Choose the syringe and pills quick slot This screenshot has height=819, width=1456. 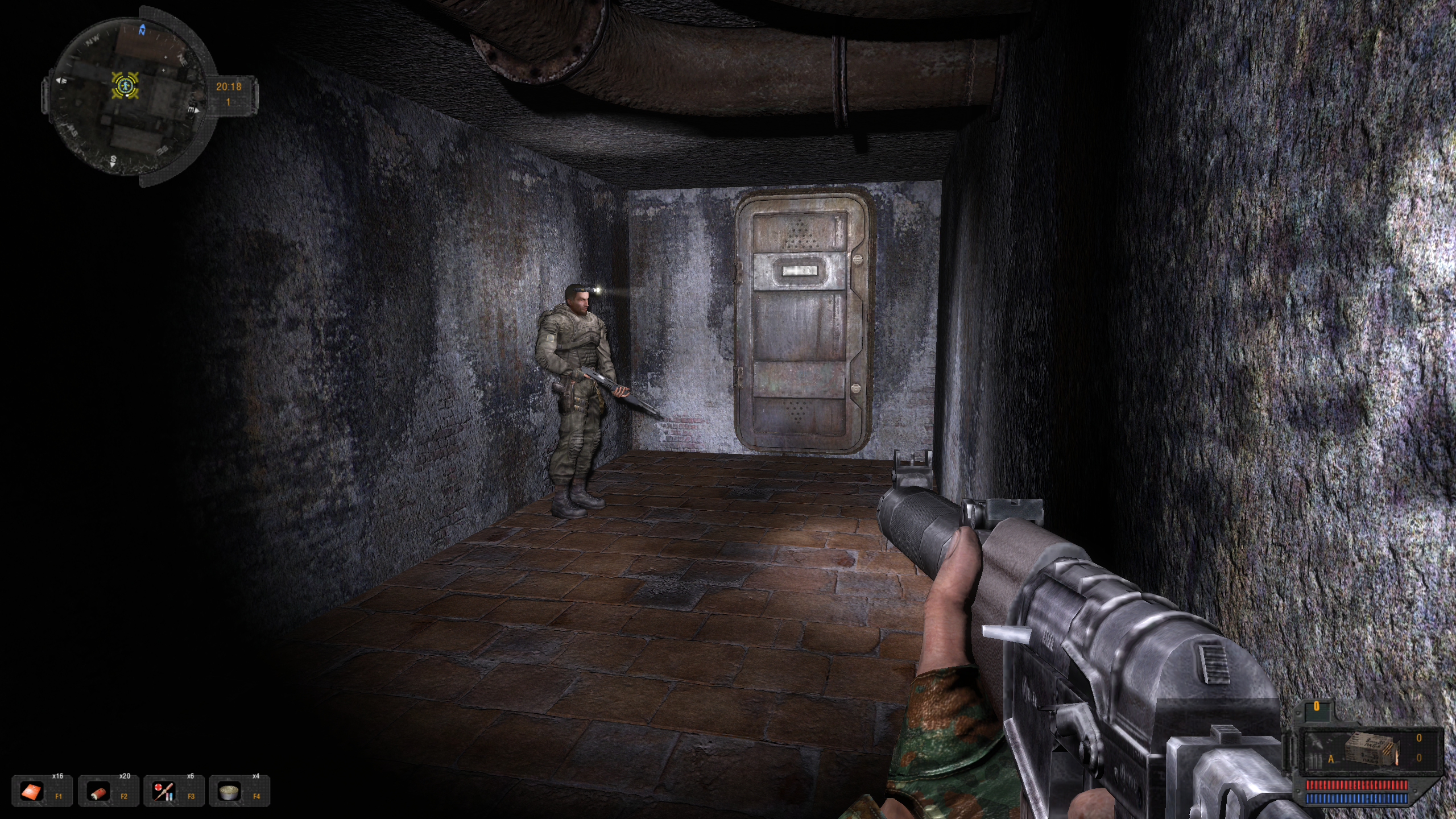(164, 791)
